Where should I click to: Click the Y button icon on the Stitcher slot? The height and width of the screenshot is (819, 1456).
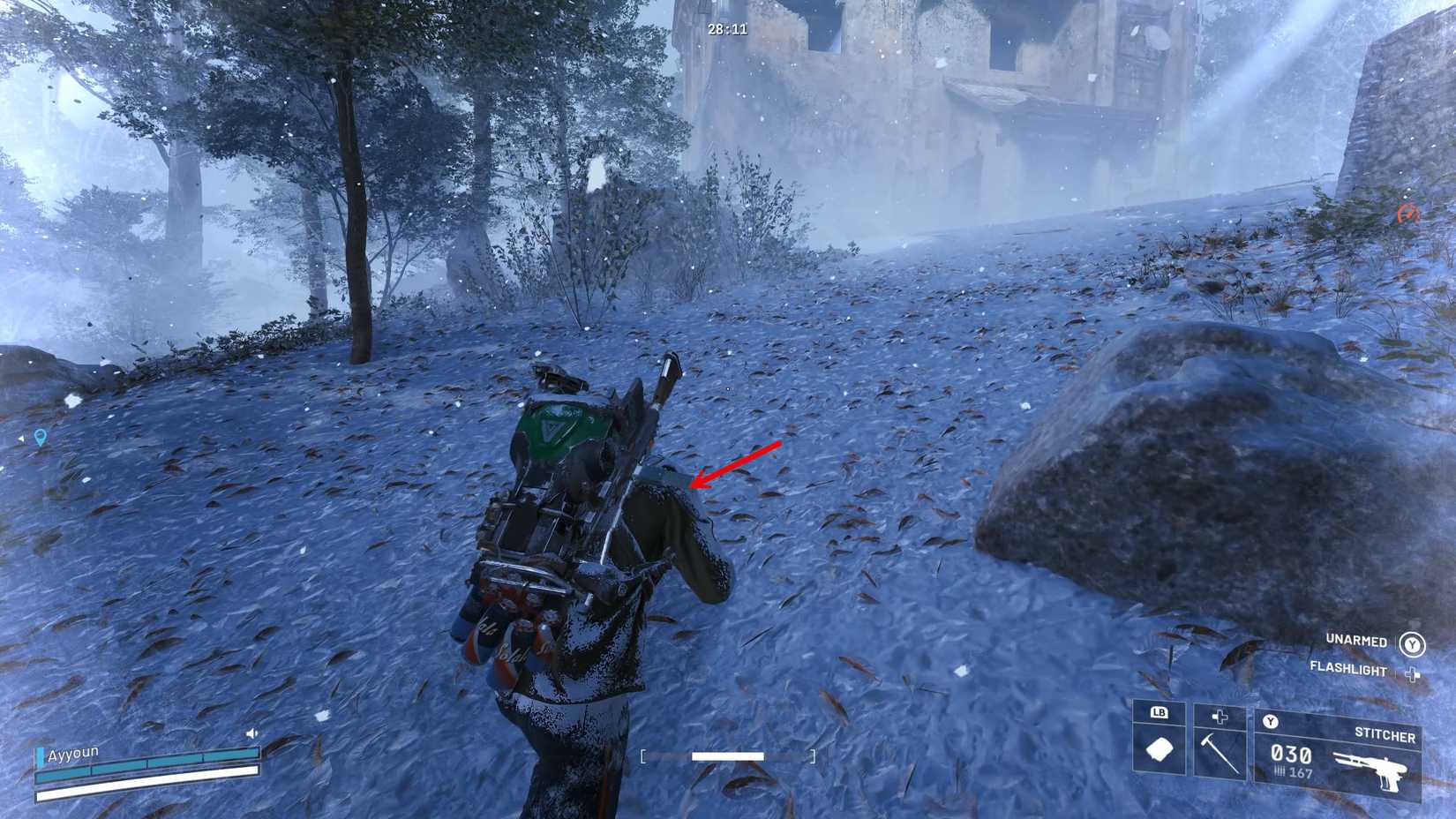click(1269, 719)
